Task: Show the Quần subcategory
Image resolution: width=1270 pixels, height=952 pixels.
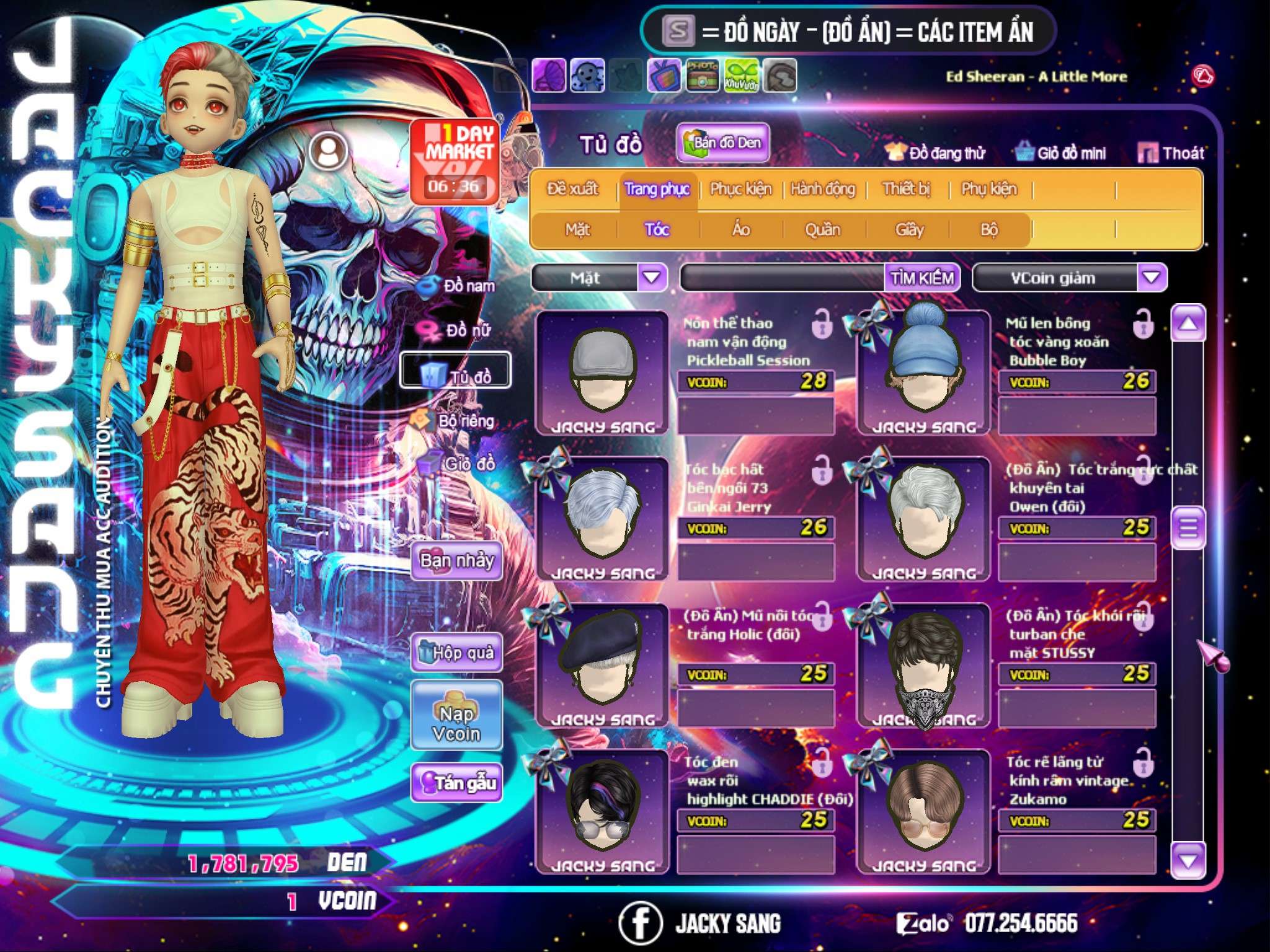Action: [822, 230]
